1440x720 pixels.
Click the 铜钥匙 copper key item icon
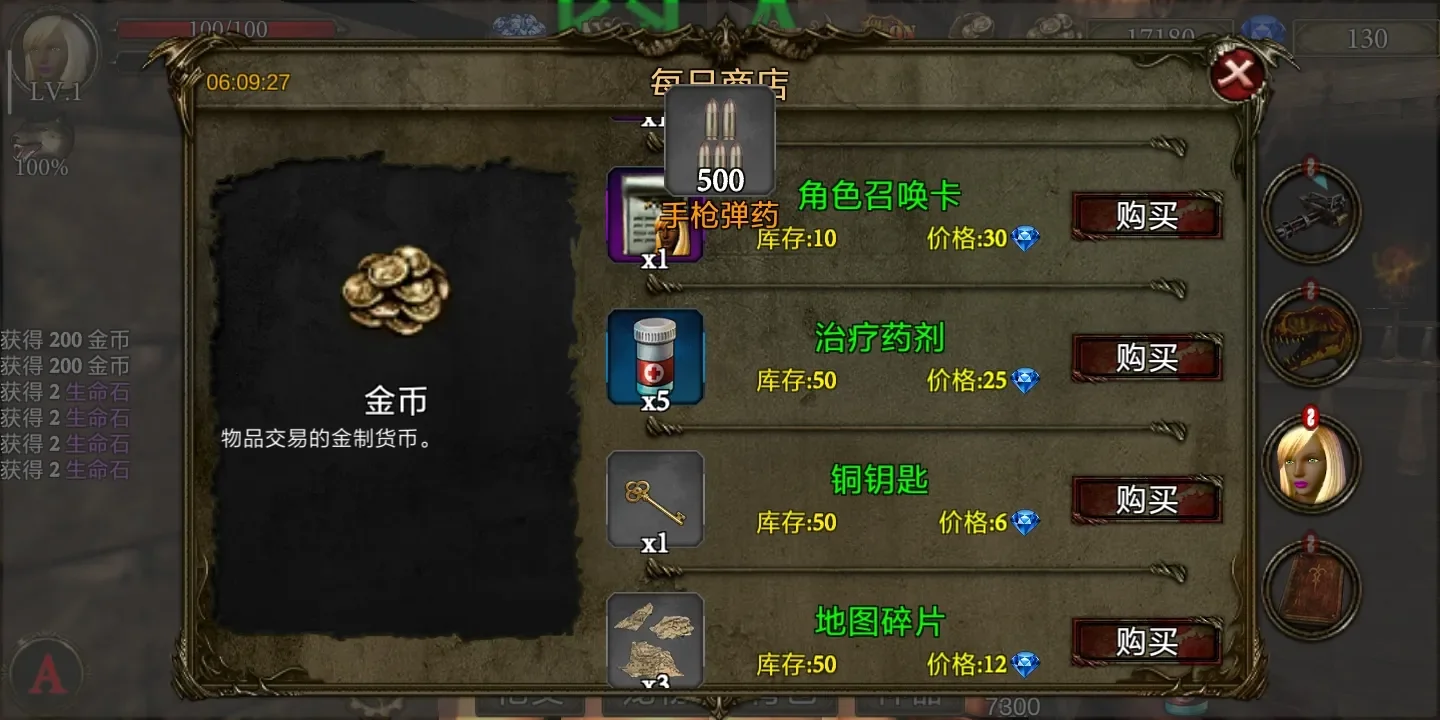(x=655, y=500)
